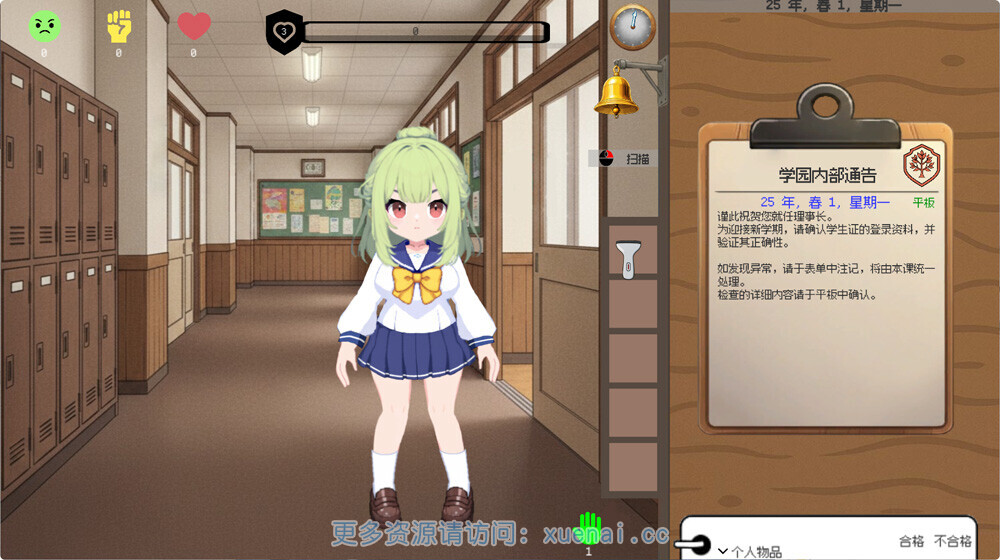Click the 扫描 scan button
Screen dimensions: 1000x560
627,158
